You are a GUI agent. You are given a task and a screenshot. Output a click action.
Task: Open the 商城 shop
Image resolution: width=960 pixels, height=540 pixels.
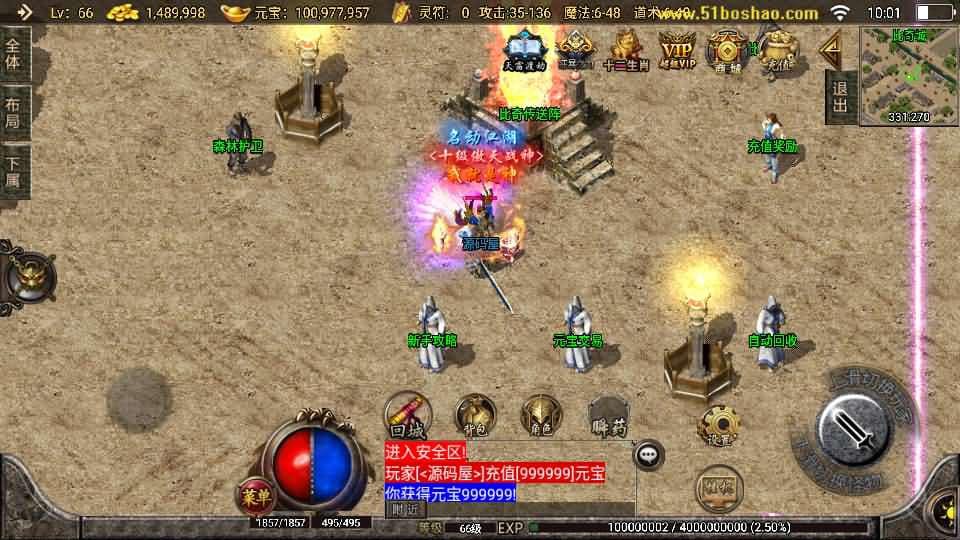(726, 47)
